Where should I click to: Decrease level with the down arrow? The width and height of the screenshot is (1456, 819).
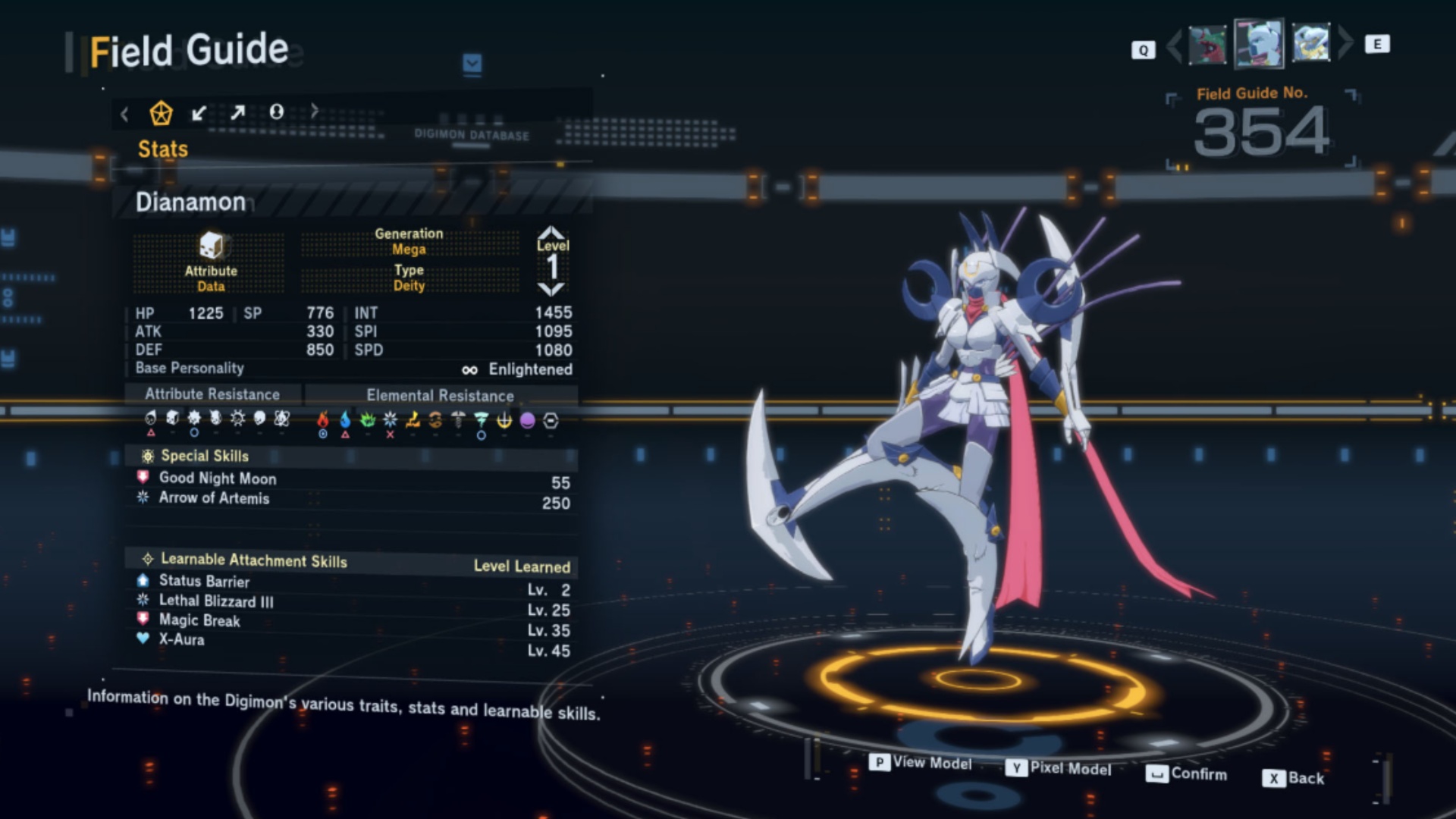[x=551, y=289]
